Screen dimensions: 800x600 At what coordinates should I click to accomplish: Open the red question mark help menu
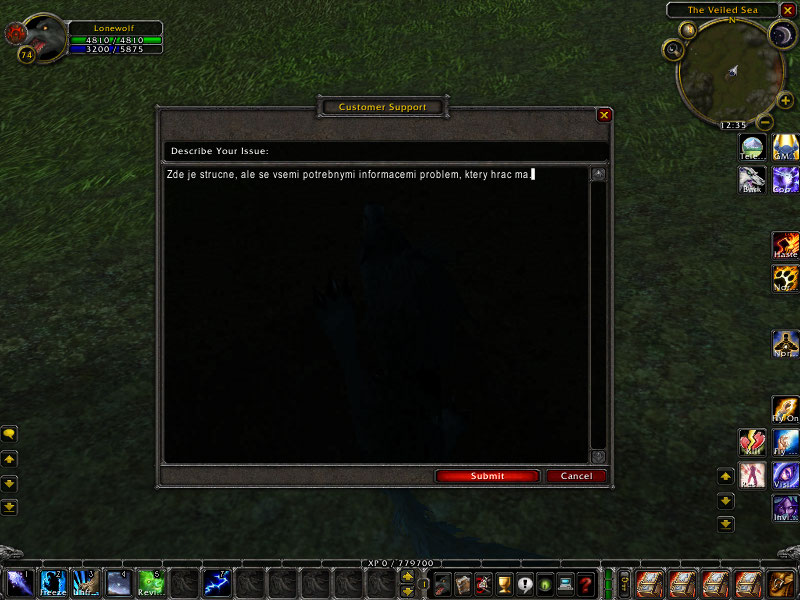point(586,584)
